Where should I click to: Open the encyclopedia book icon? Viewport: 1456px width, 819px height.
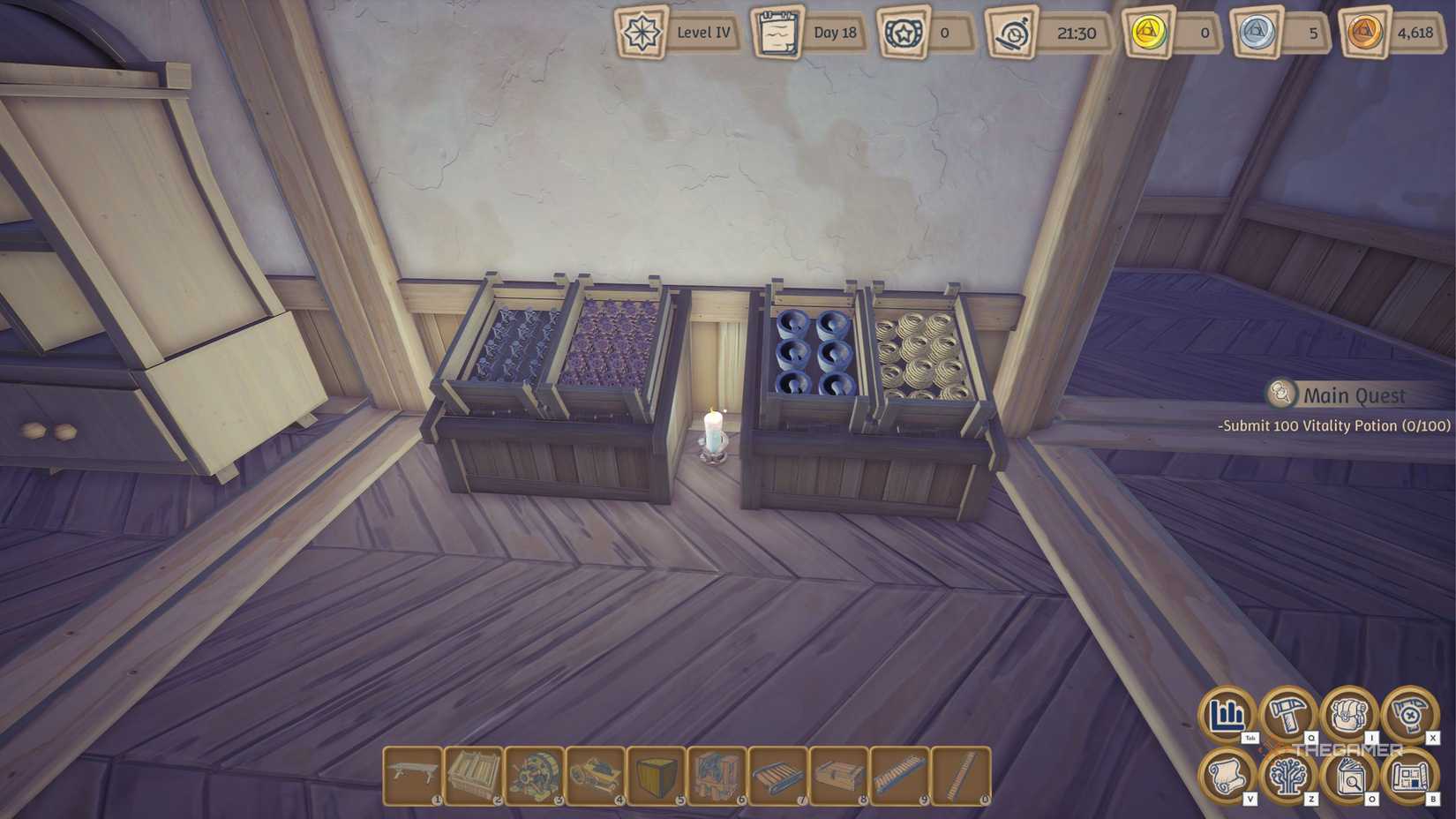coord(1347,777)
